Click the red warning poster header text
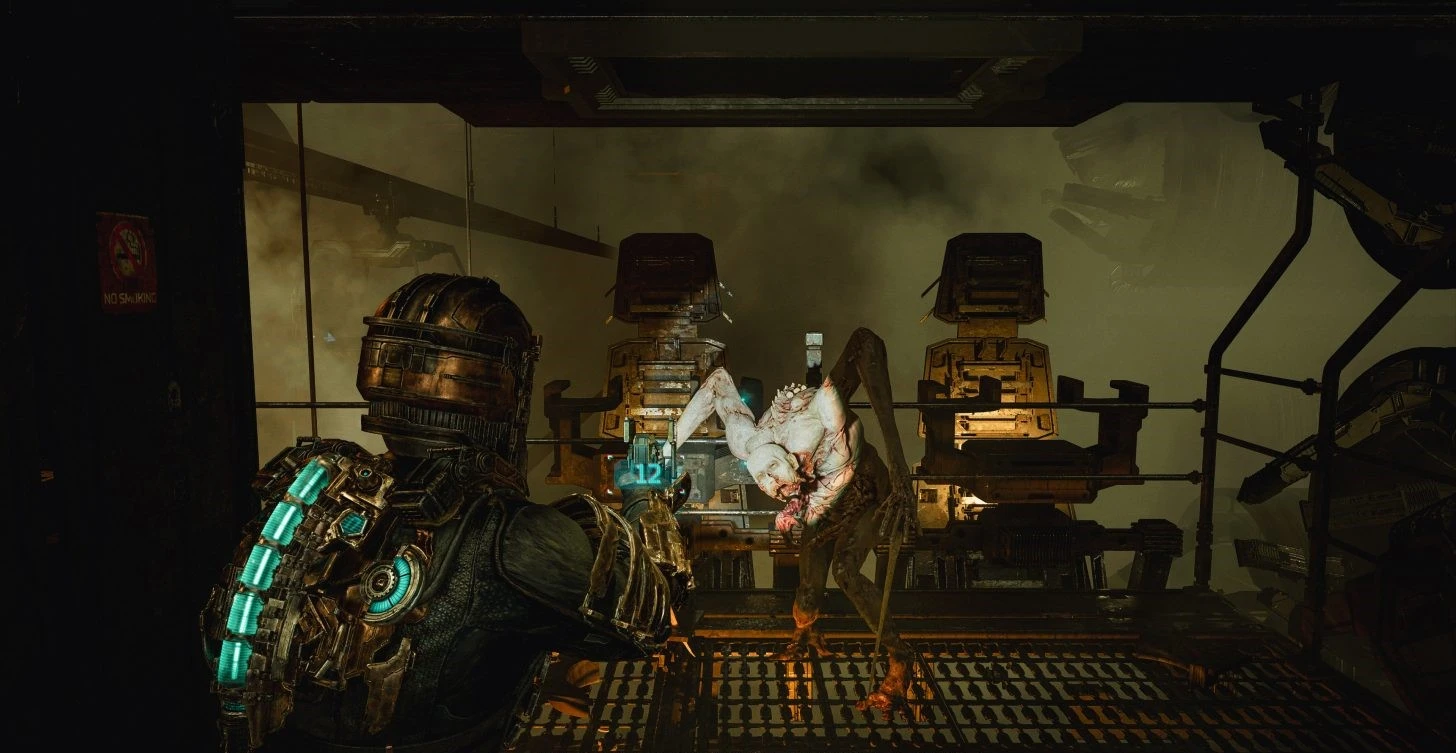This screenshot has width=1456, height=753. coord(123,213)
